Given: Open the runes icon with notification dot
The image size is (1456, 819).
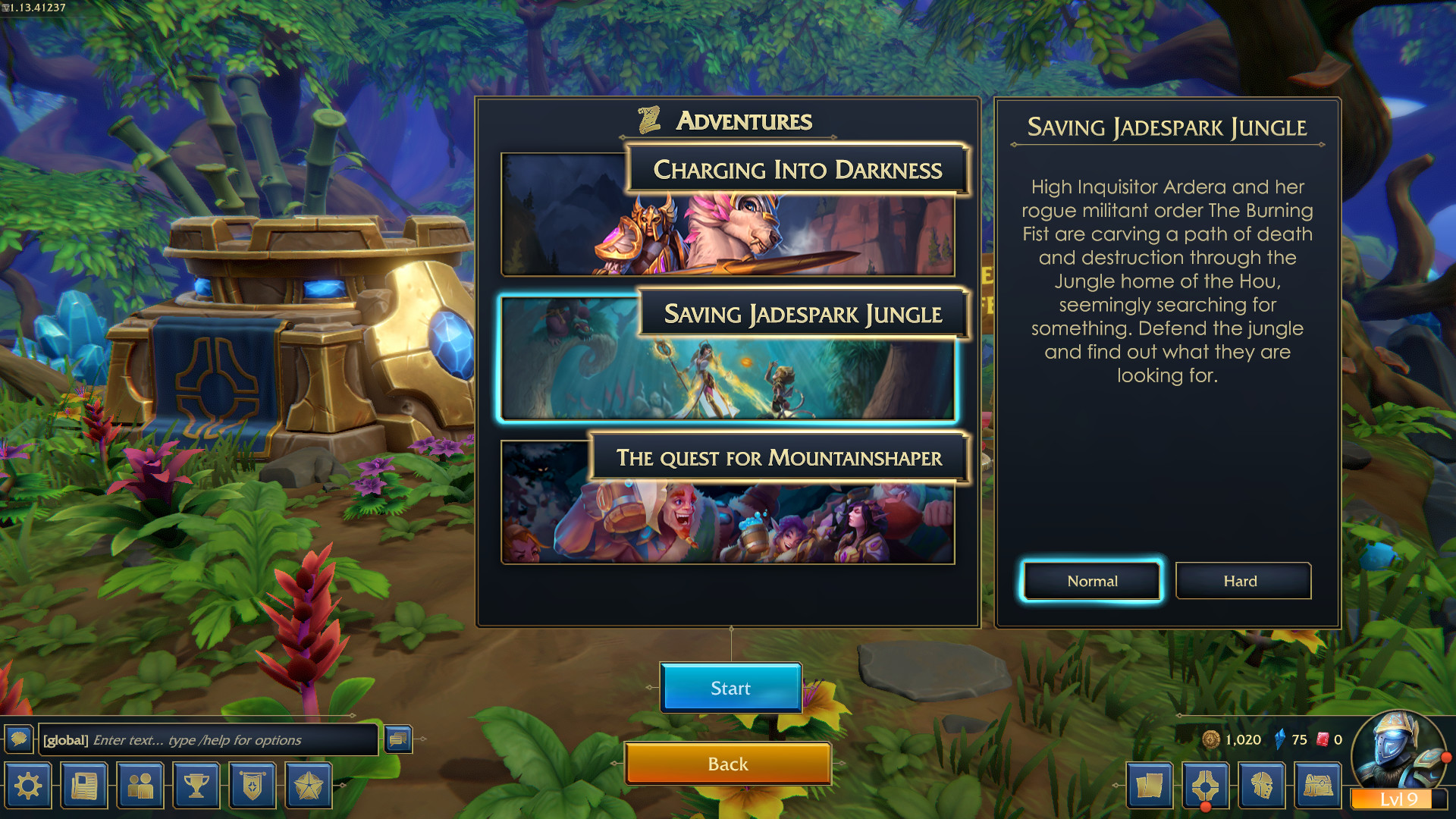Looking at the screenshot, I should pyautogui.click(x=1206, y=786).
